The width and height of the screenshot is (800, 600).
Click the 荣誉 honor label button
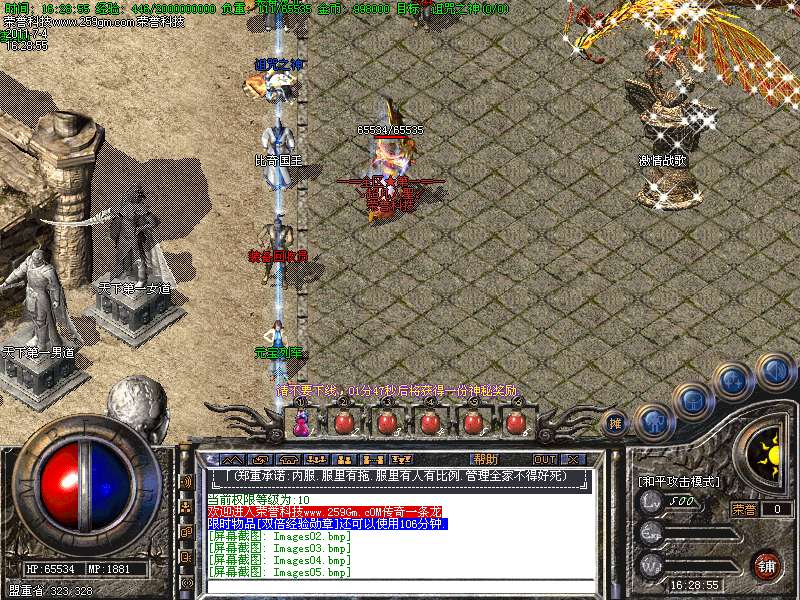(744, 509)
